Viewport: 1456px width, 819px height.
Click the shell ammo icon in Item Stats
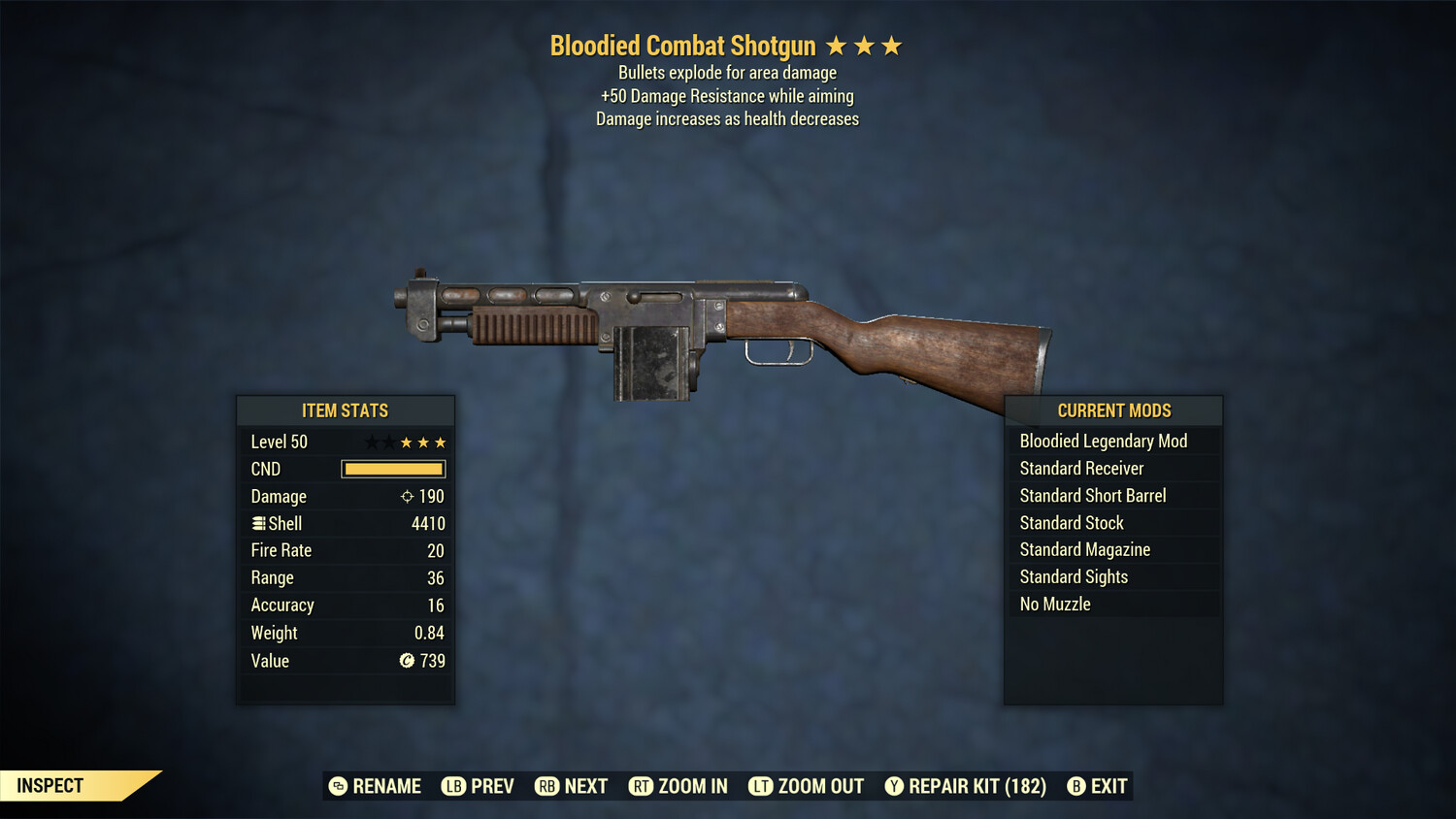click(258, 523)
